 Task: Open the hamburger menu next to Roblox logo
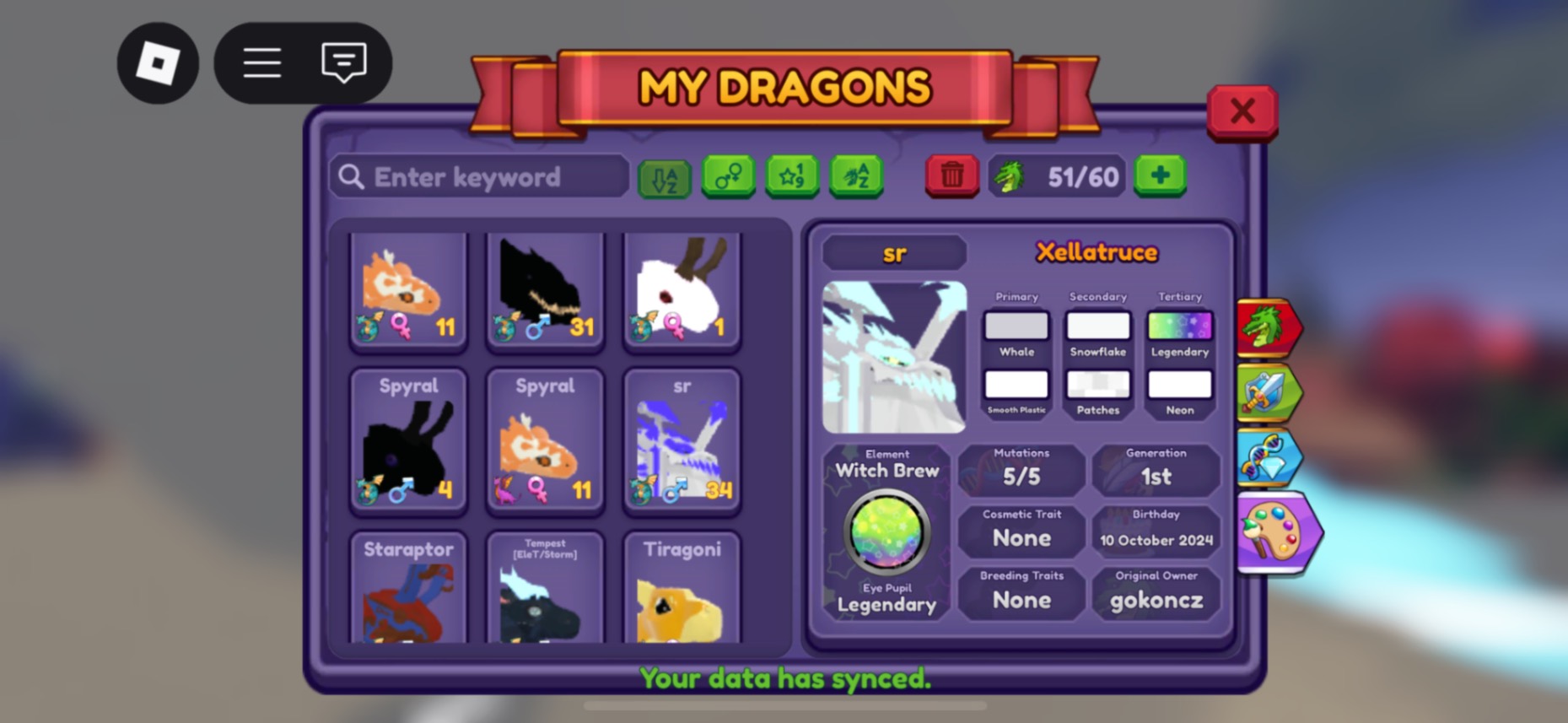tap(261, 63)
